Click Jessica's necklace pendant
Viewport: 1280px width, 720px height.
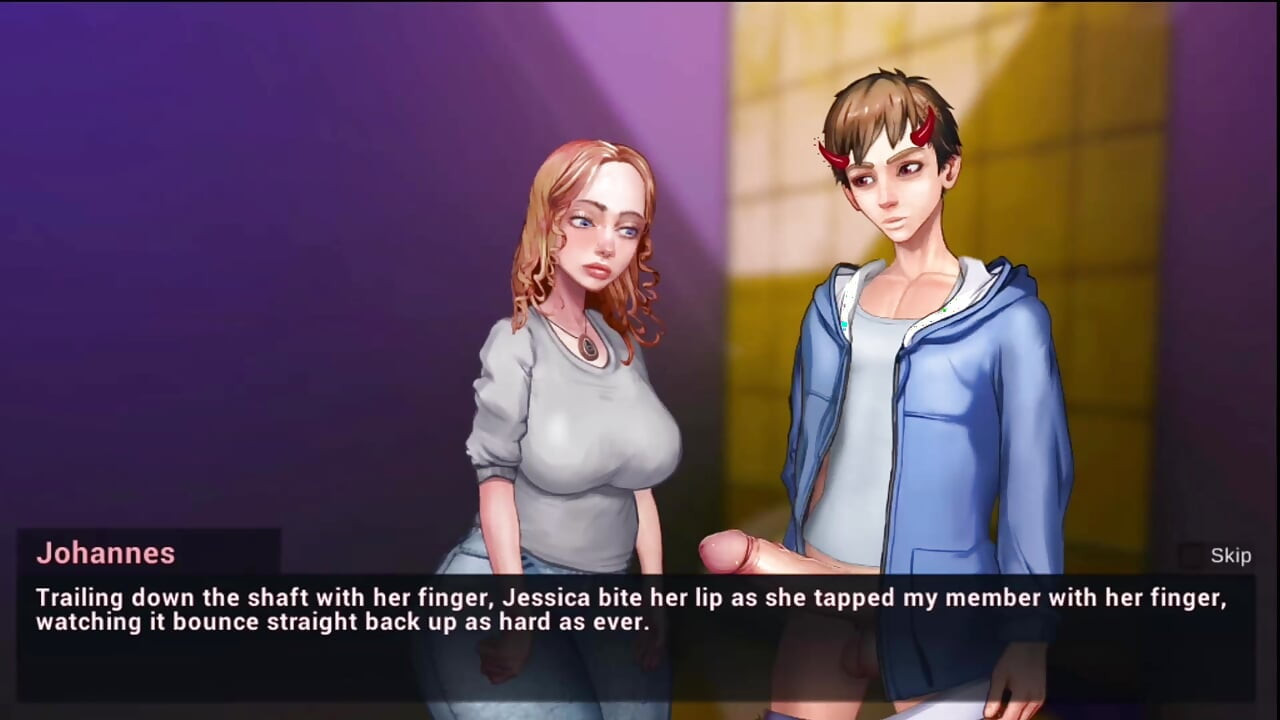588,349
